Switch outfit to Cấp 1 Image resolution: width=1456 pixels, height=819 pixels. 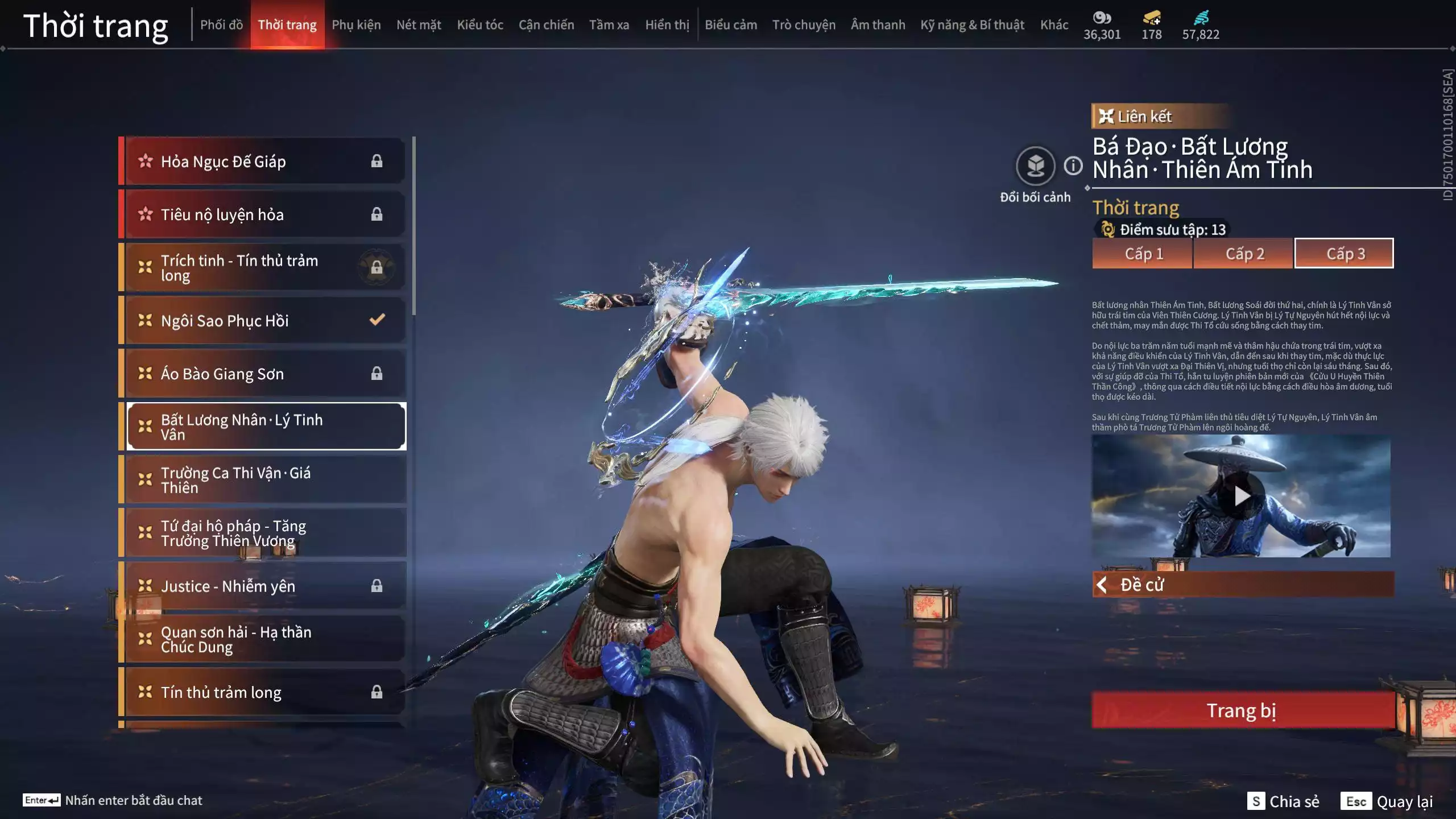[1143, 254]
